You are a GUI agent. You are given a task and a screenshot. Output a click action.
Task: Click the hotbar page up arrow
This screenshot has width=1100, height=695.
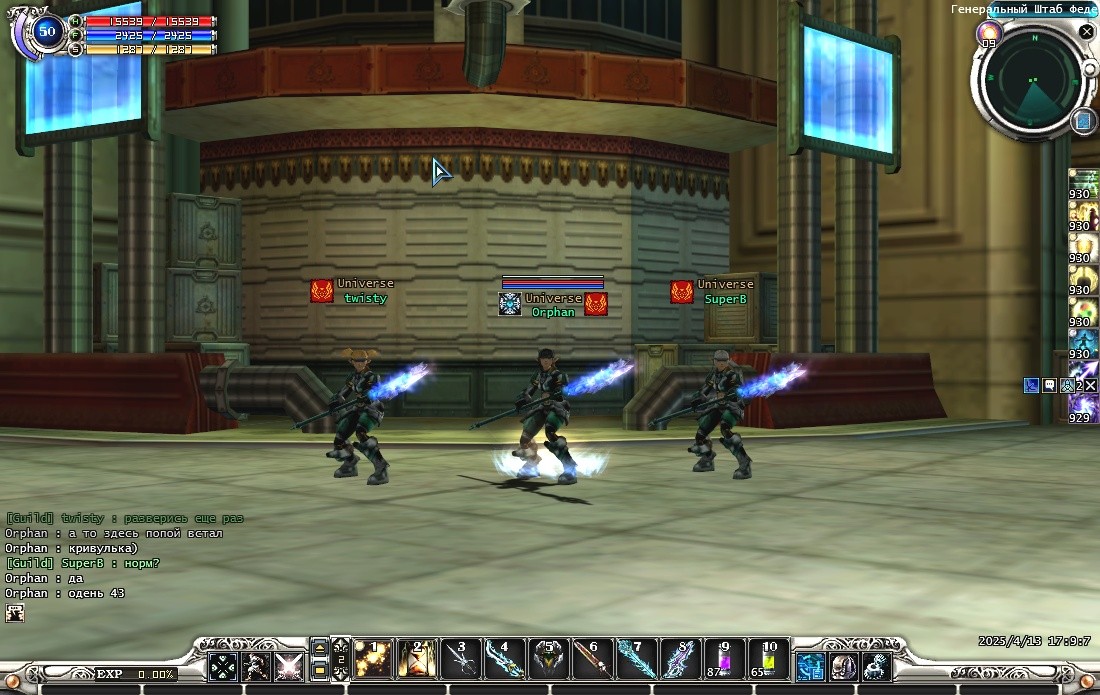pyautogui.click(x=320, y=649)
